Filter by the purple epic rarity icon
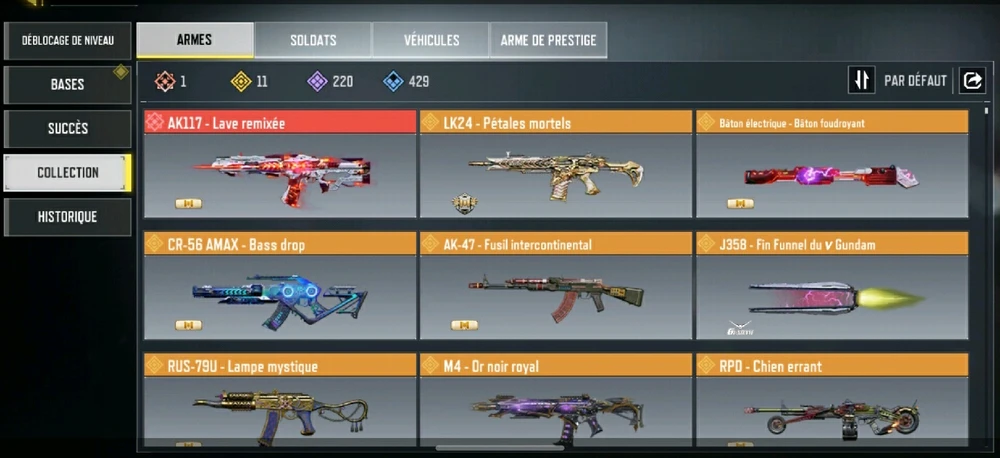 point(318,81)
